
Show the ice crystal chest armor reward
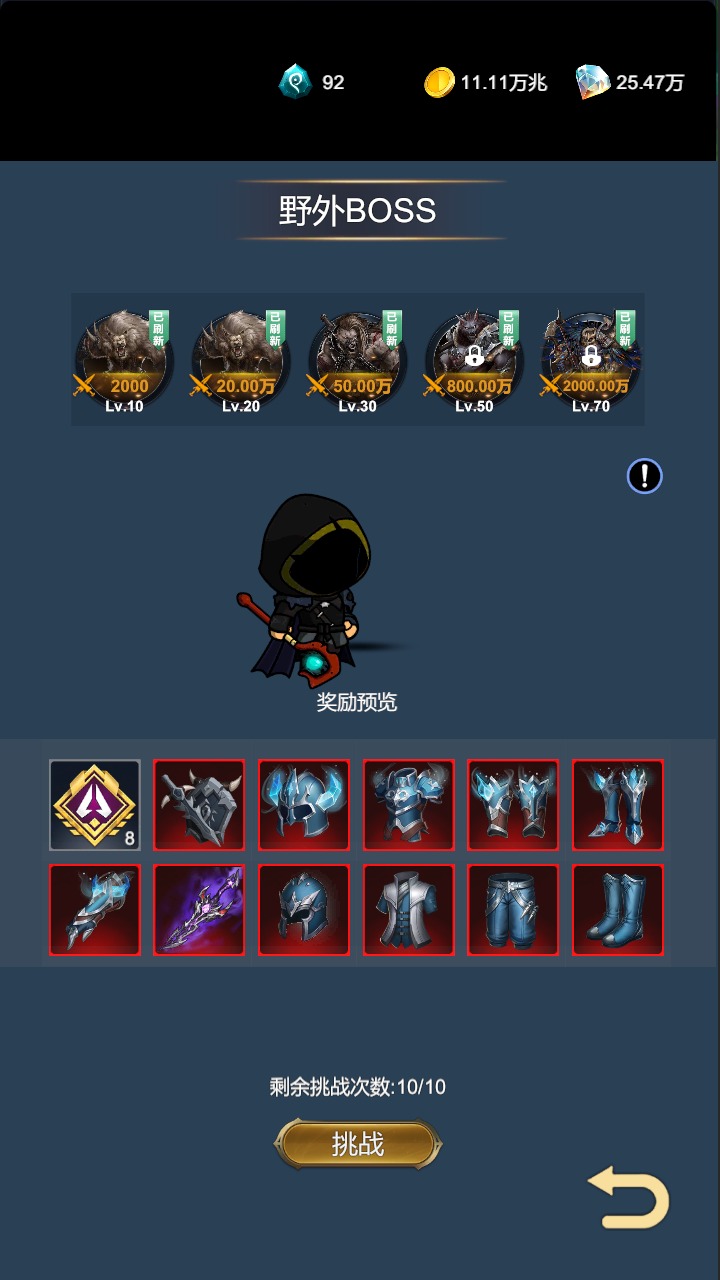(x=409, y=805)
